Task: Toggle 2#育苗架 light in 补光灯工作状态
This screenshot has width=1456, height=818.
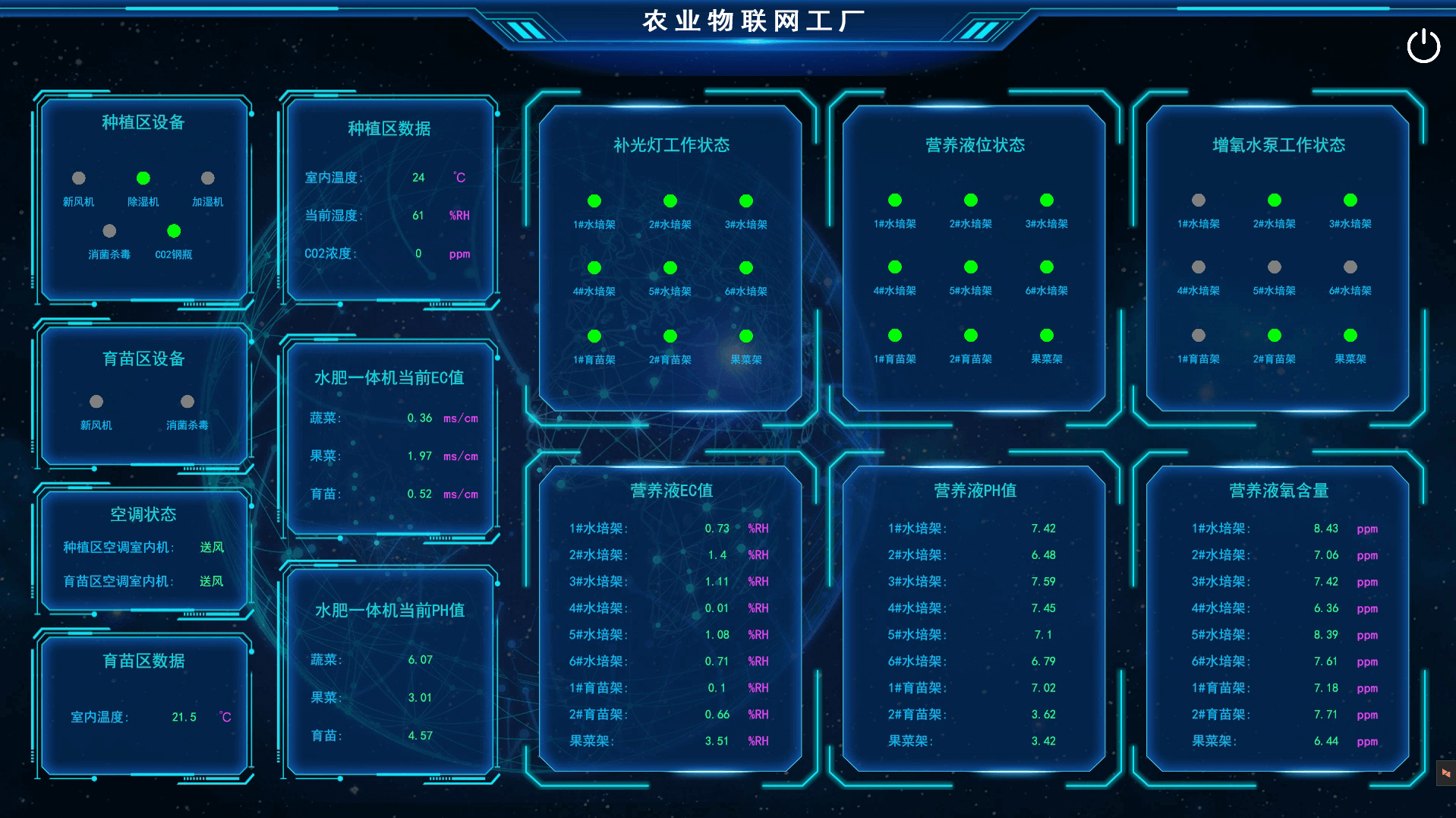Action: (x=669, y=335)
